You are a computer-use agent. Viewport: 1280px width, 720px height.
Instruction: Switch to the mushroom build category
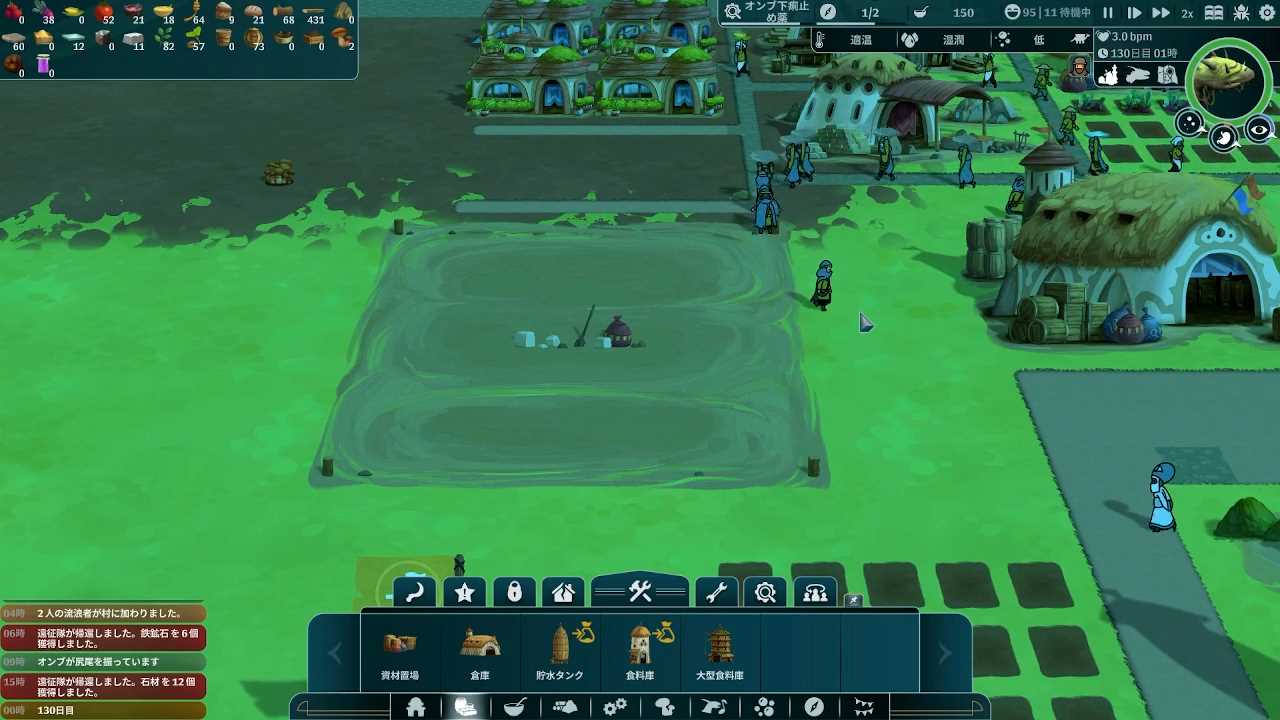pyautogui.click(x=665, y=708)
